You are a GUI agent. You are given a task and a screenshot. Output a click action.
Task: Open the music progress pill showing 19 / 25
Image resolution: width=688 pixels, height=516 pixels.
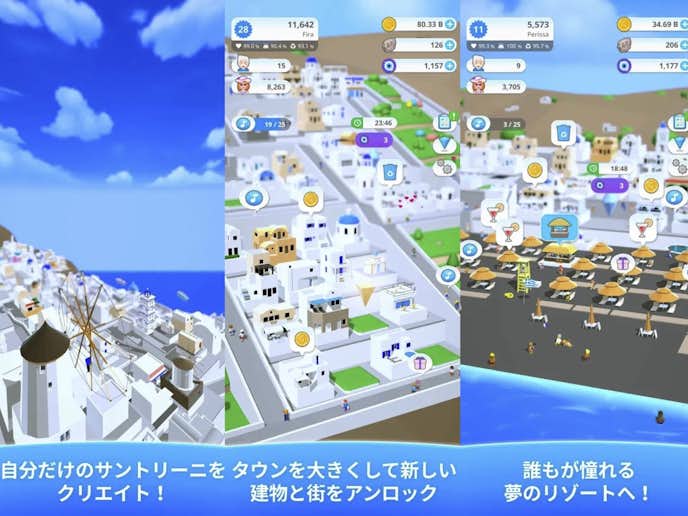[265, 123]
